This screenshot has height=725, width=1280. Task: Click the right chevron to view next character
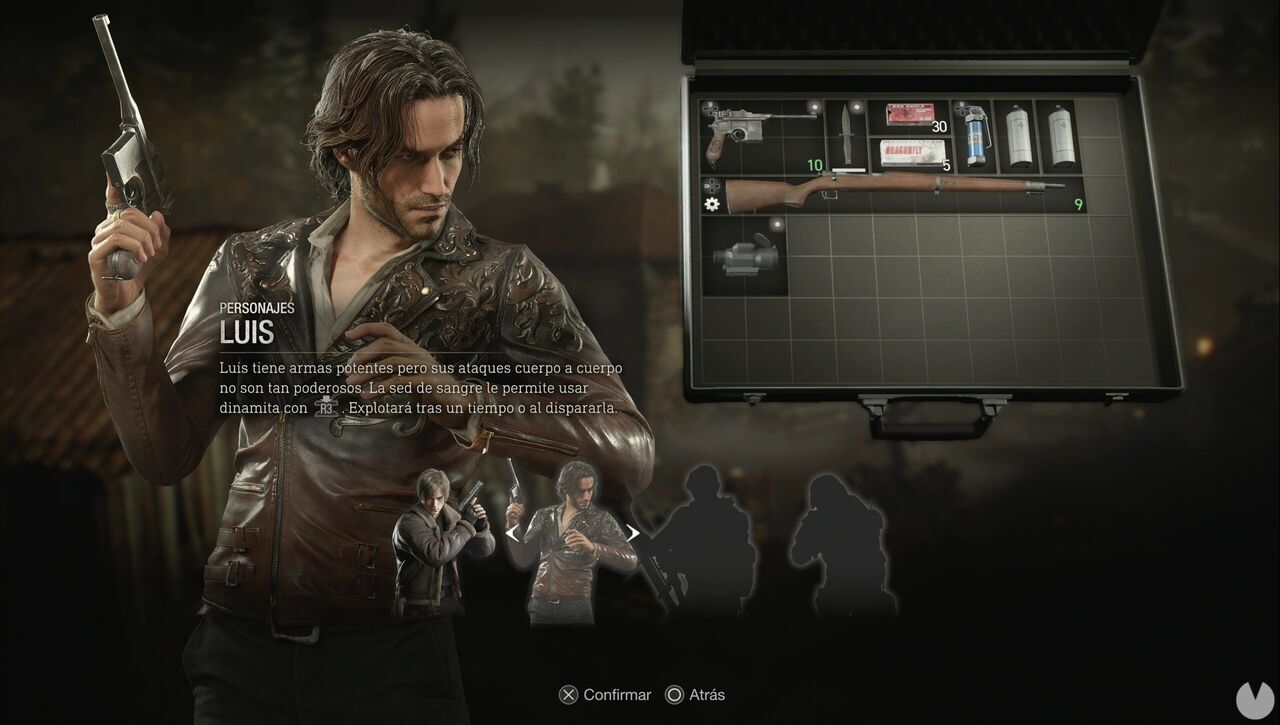pos(633,533)
